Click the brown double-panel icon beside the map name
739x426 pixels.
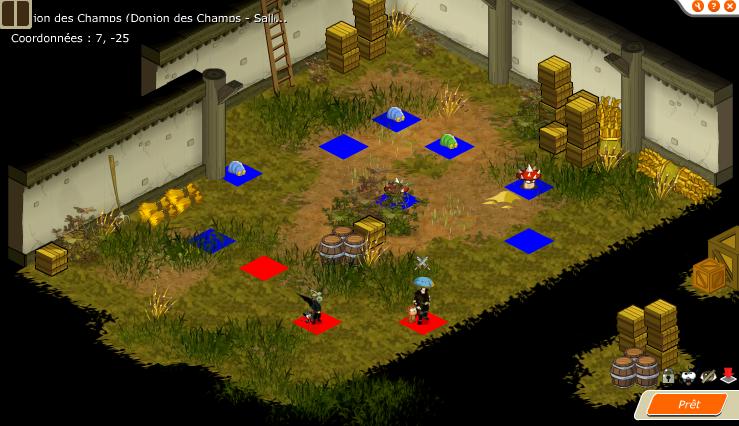coord(15,13)
